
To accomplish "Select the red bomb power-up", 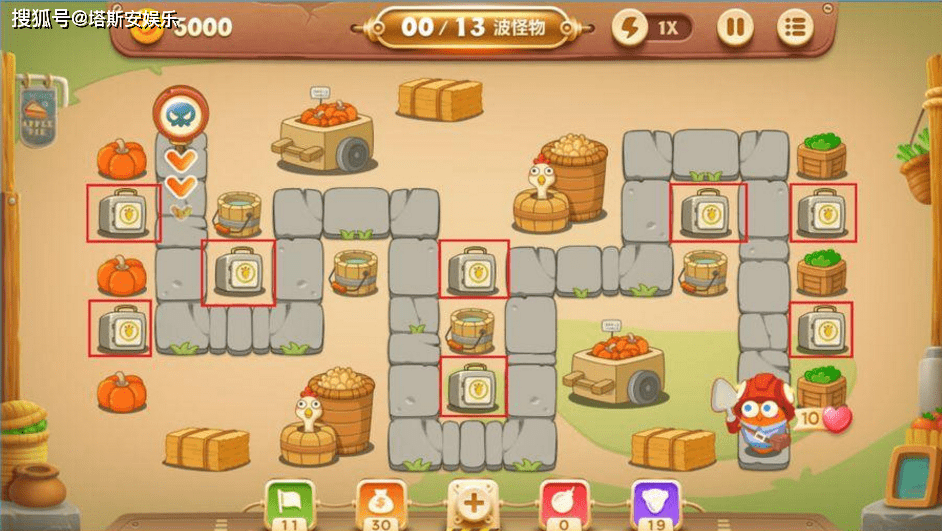I will (563, 501).
